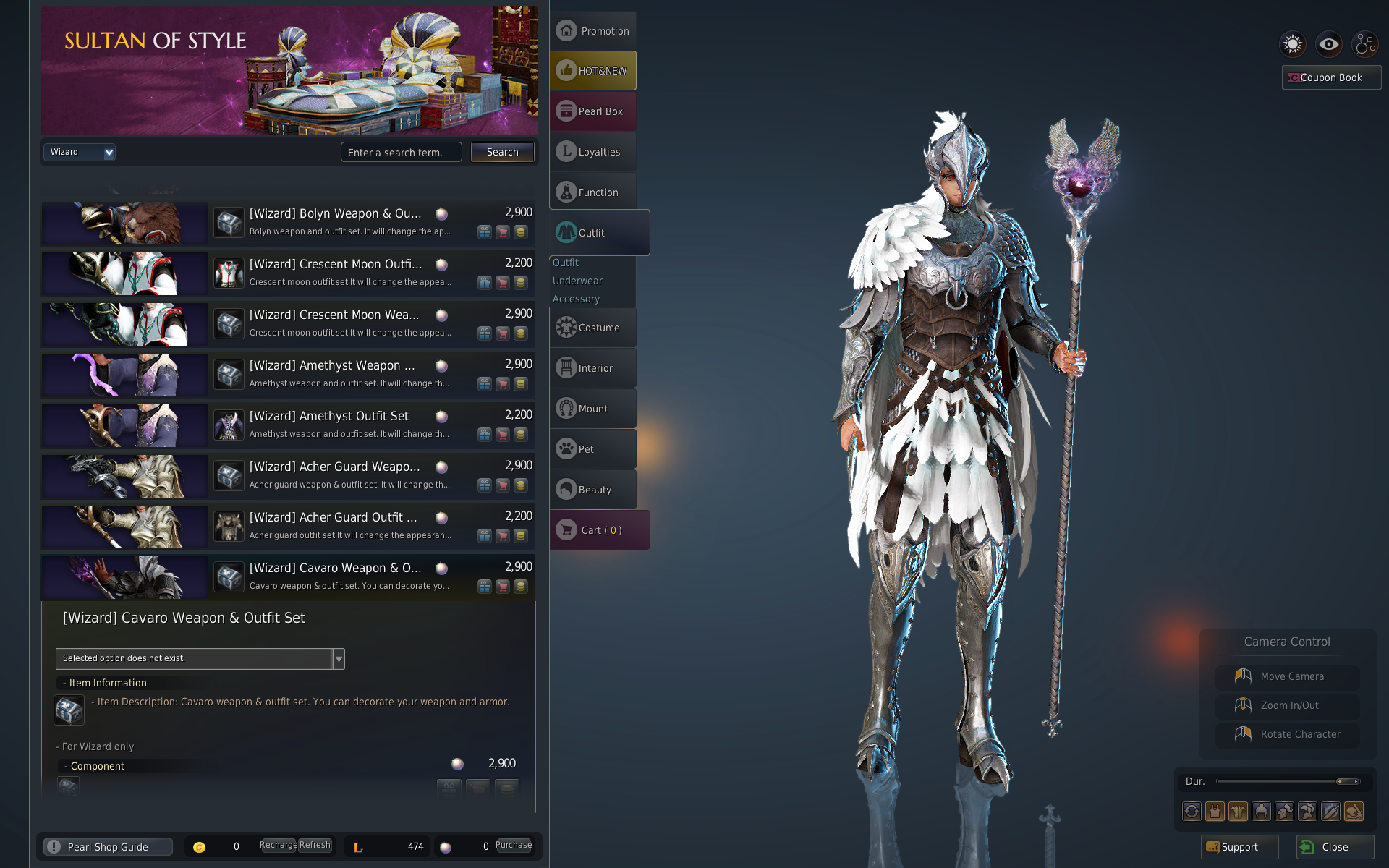
Task: Open the Pearl Shop Guide
Action: 108,847
